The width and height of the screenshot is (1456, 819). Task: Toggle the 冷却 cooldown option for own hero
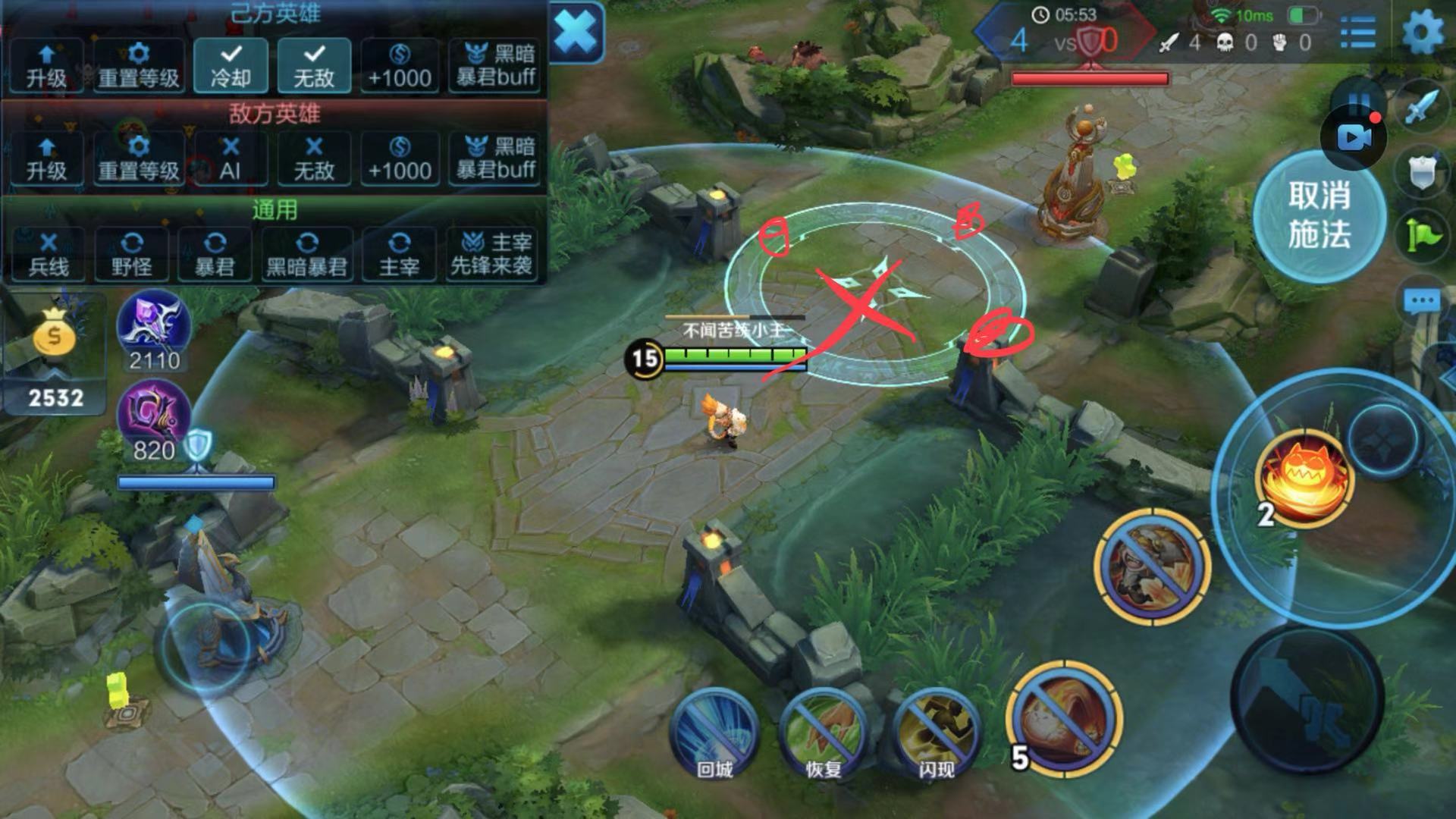pos(231,66)
